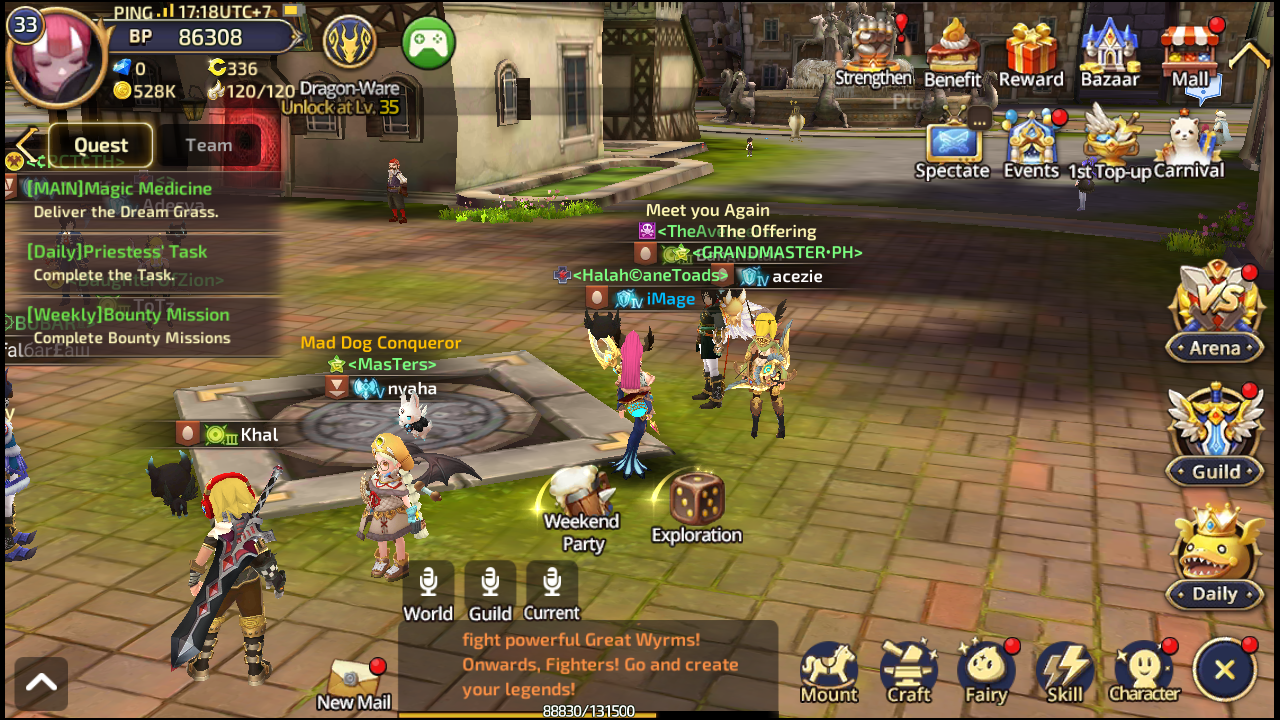
Task: Close the bottom menu with X button
Action: point(1225,670)
